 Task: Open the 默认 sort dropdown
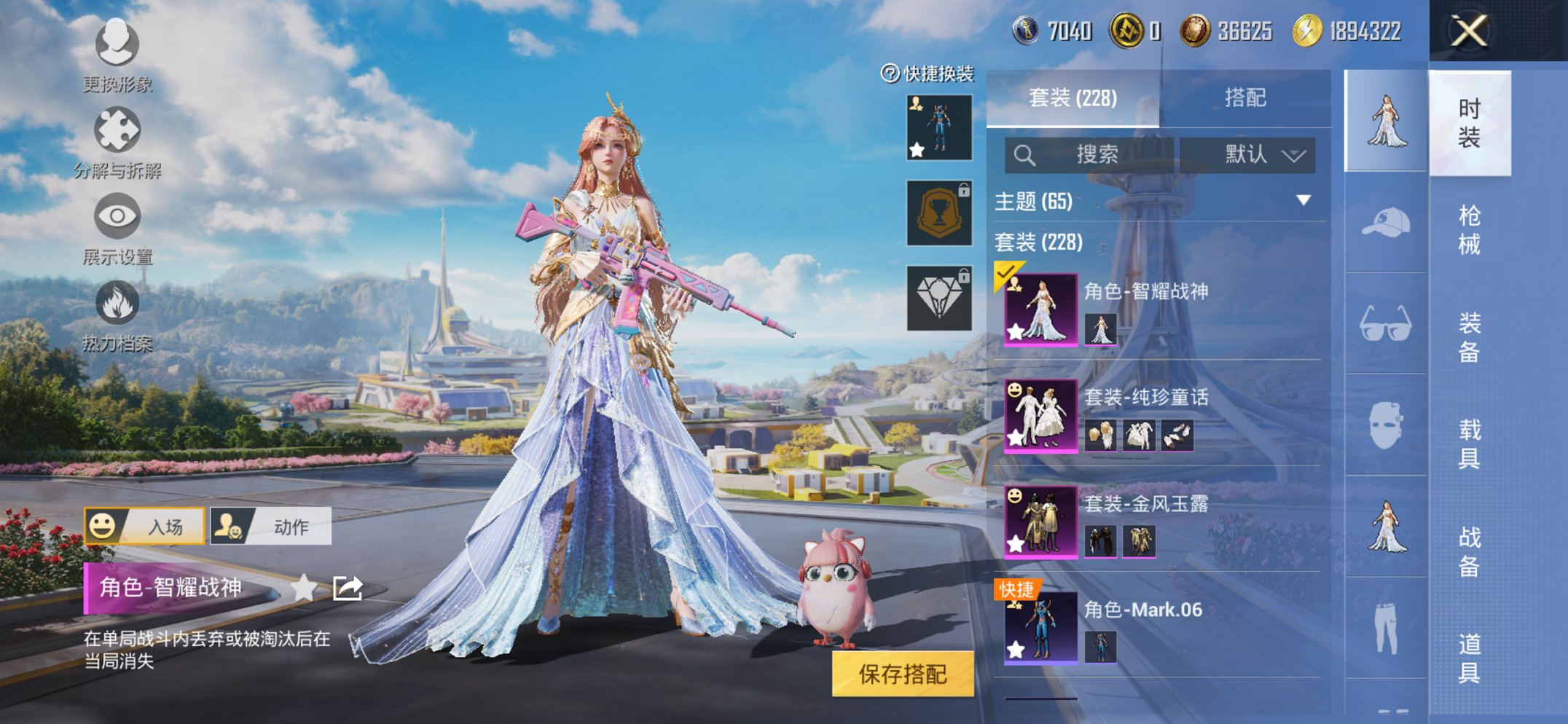[x=1247, y=154]
